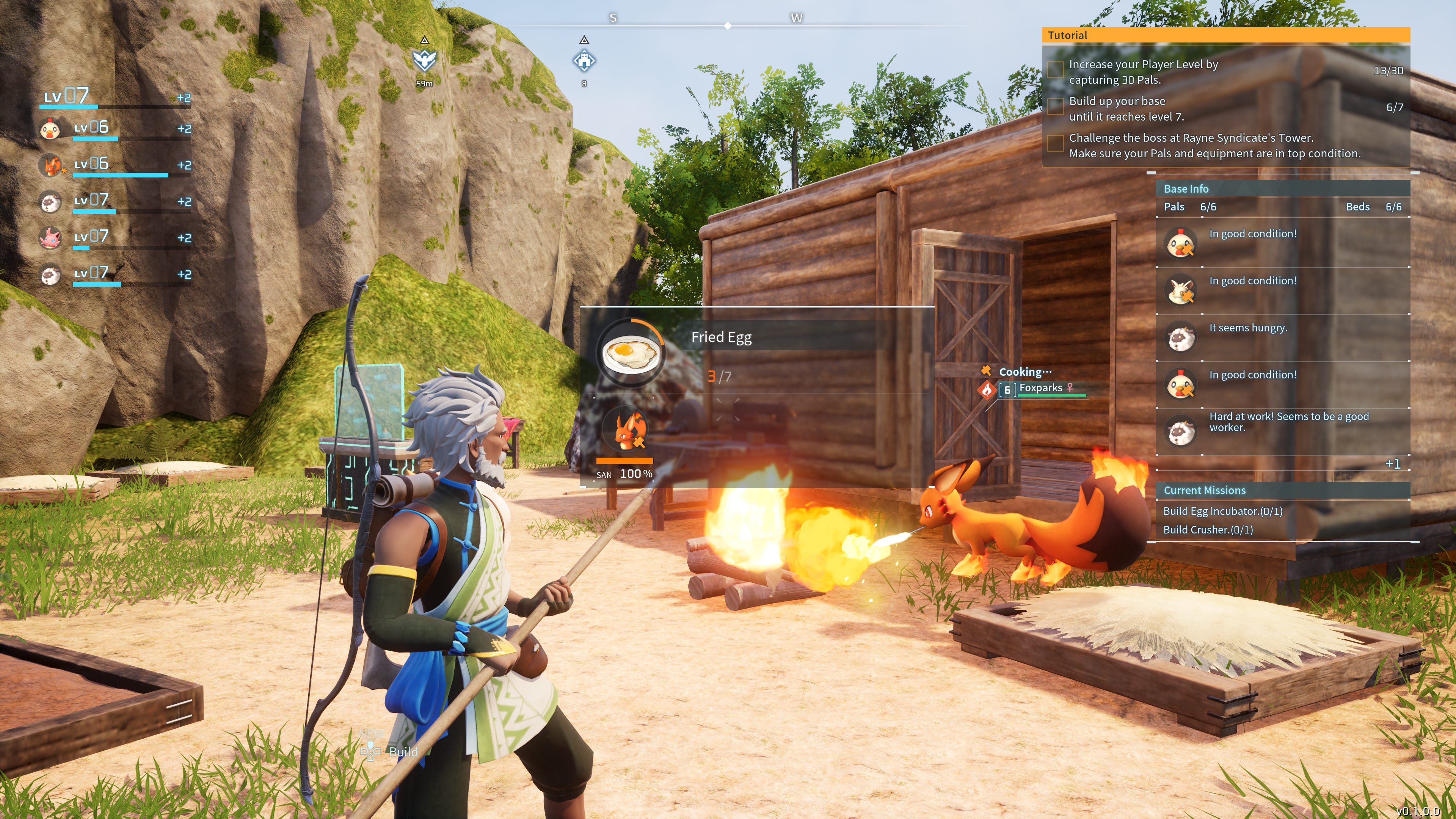
Task: Tick the capture 30 Pals tutorial checkbox
Action: tap(1055, 70)
